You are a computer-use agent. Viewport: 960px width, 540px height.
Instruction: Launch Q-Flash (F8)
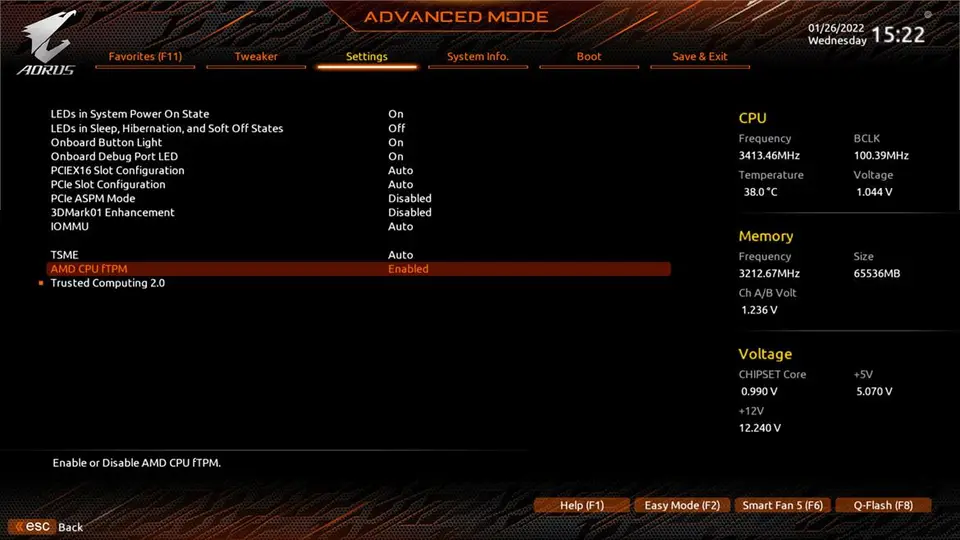point(882,506)
